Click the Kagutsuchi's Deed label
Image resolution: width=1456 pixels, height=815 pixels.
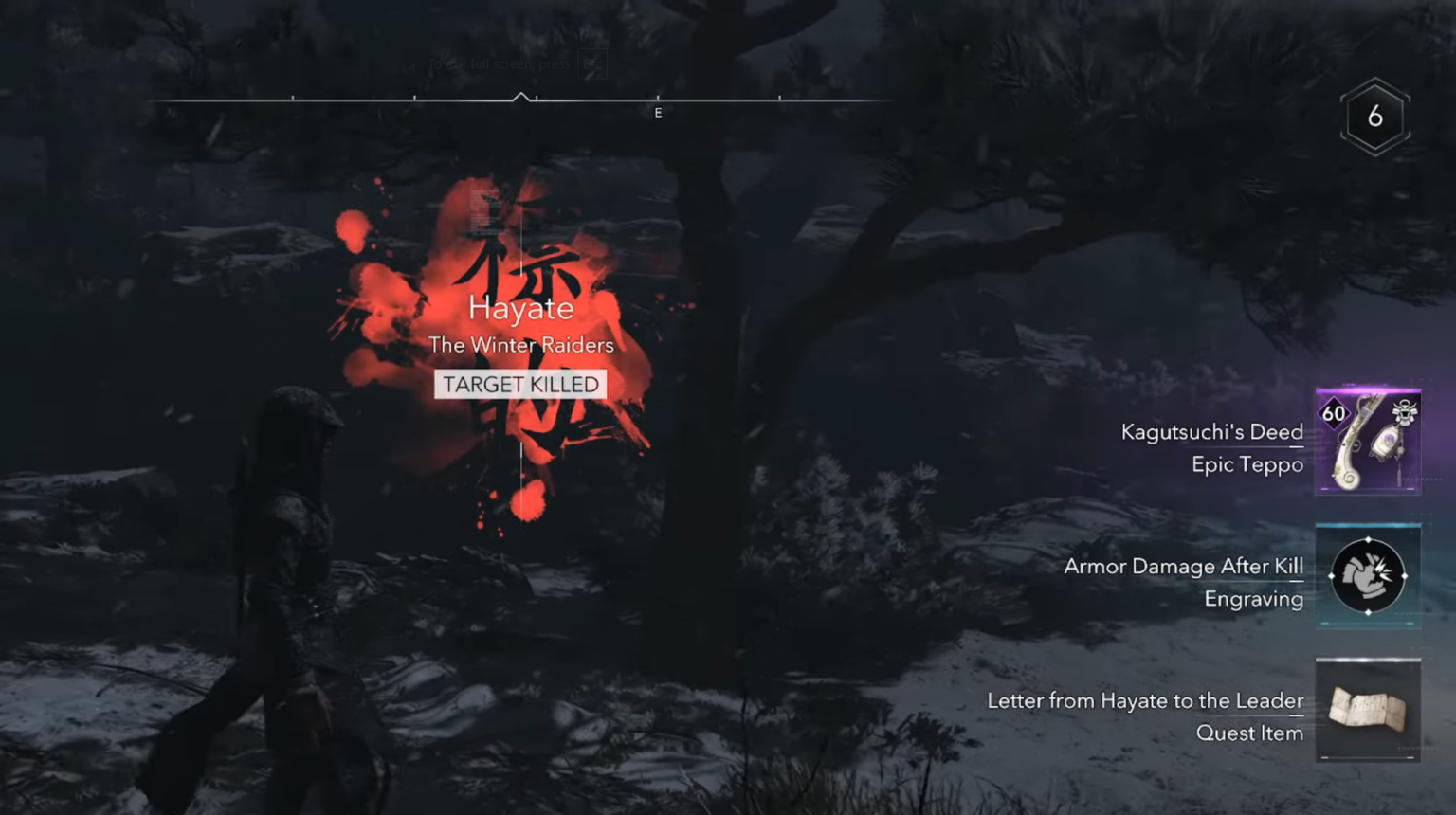pos(1212,431)
